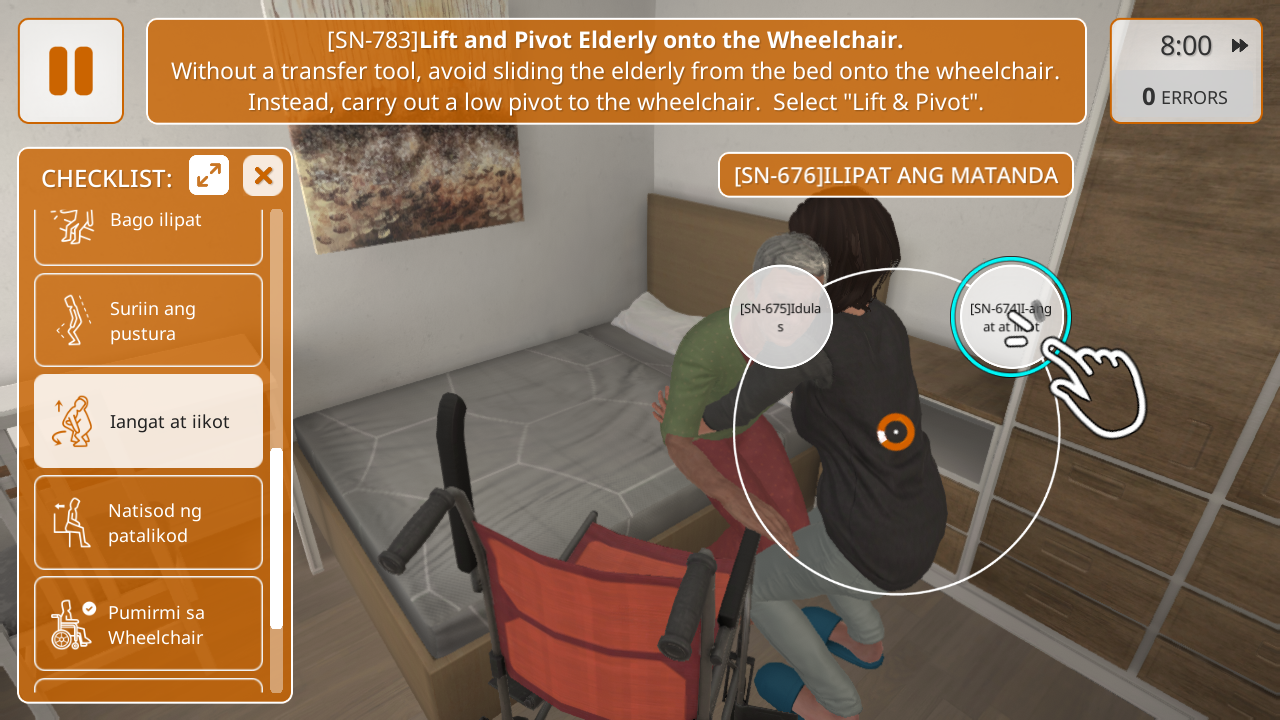Choose the "Suriin ang pustura" checklist step
The width and height of the screenshot is (1280, 720).
(148, 320)
